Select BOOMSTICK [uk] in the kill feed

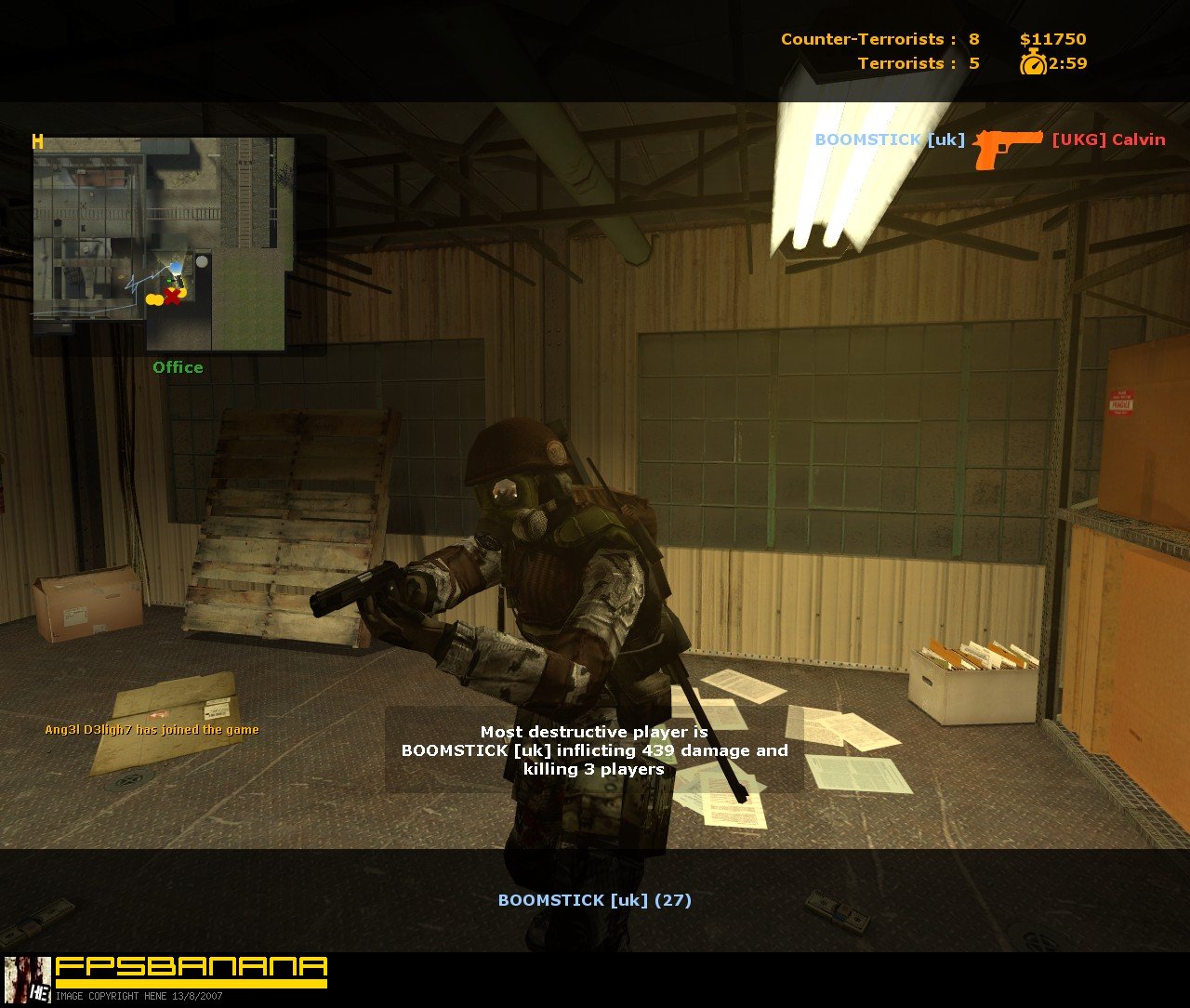(890, 139)
